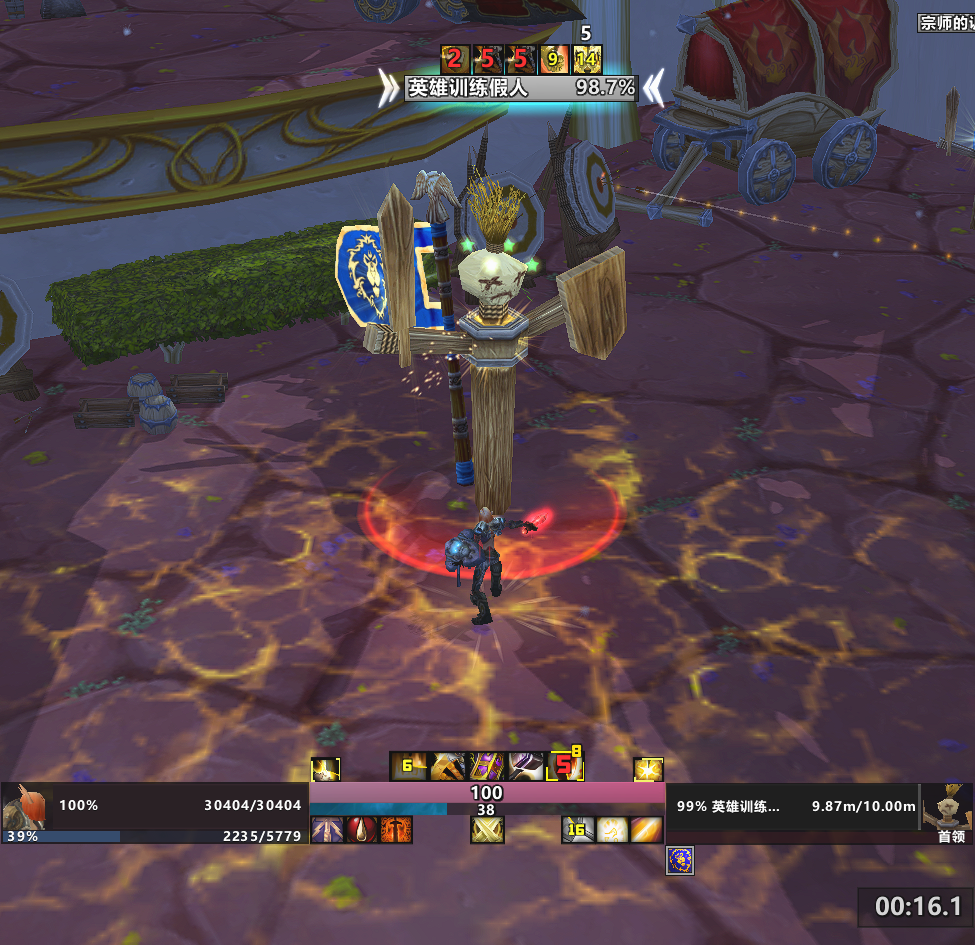The width and height of the screenshot is (975, 945).
Task: Activate the glowing starburst icon above target frame
Action: point(649,769)
